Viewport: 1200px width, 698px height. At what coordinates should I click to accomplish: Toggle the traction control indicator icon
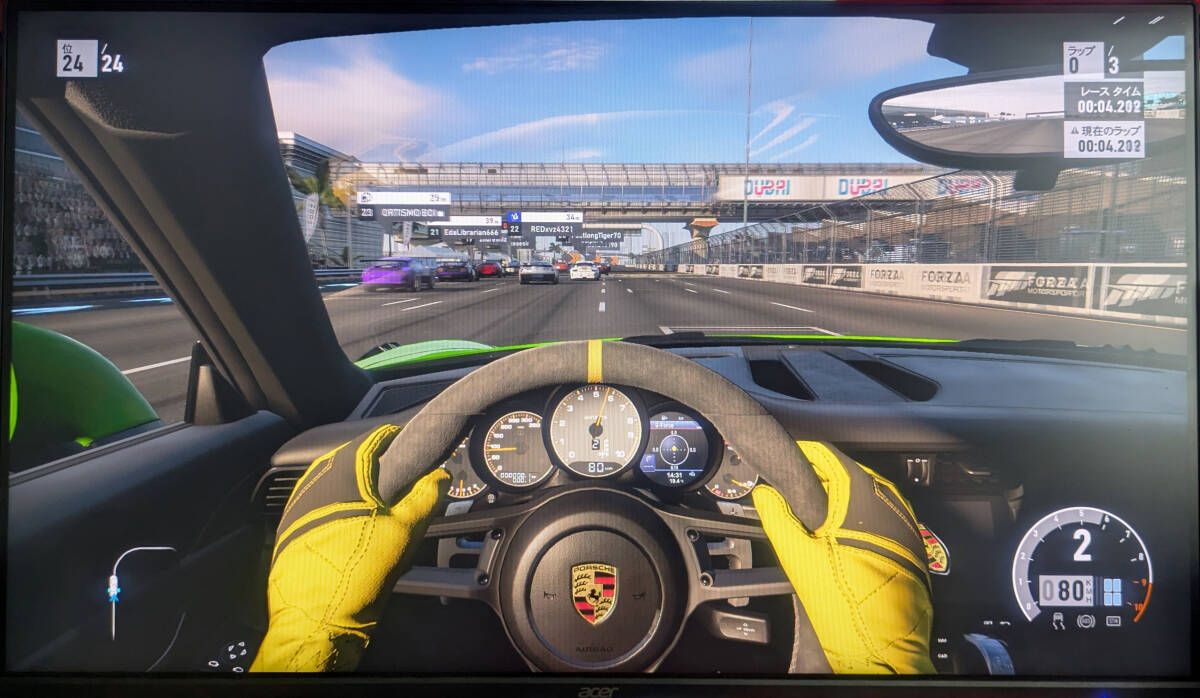tap(1060, 621)
